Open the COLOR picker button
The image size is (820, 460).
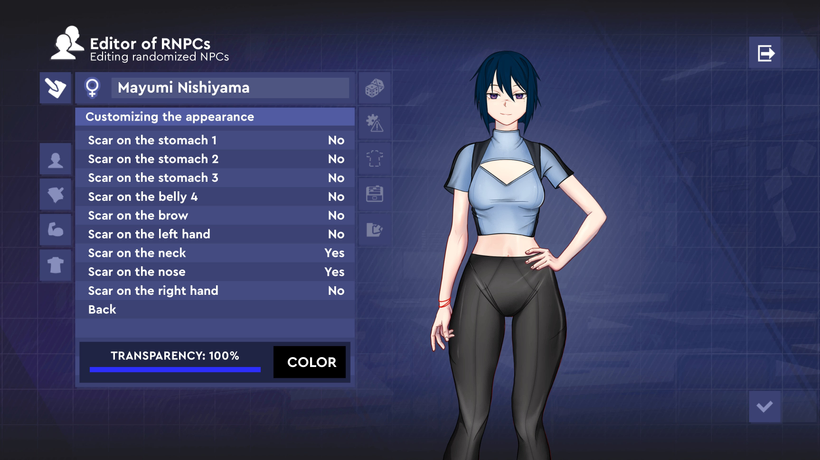pos(311,362)
